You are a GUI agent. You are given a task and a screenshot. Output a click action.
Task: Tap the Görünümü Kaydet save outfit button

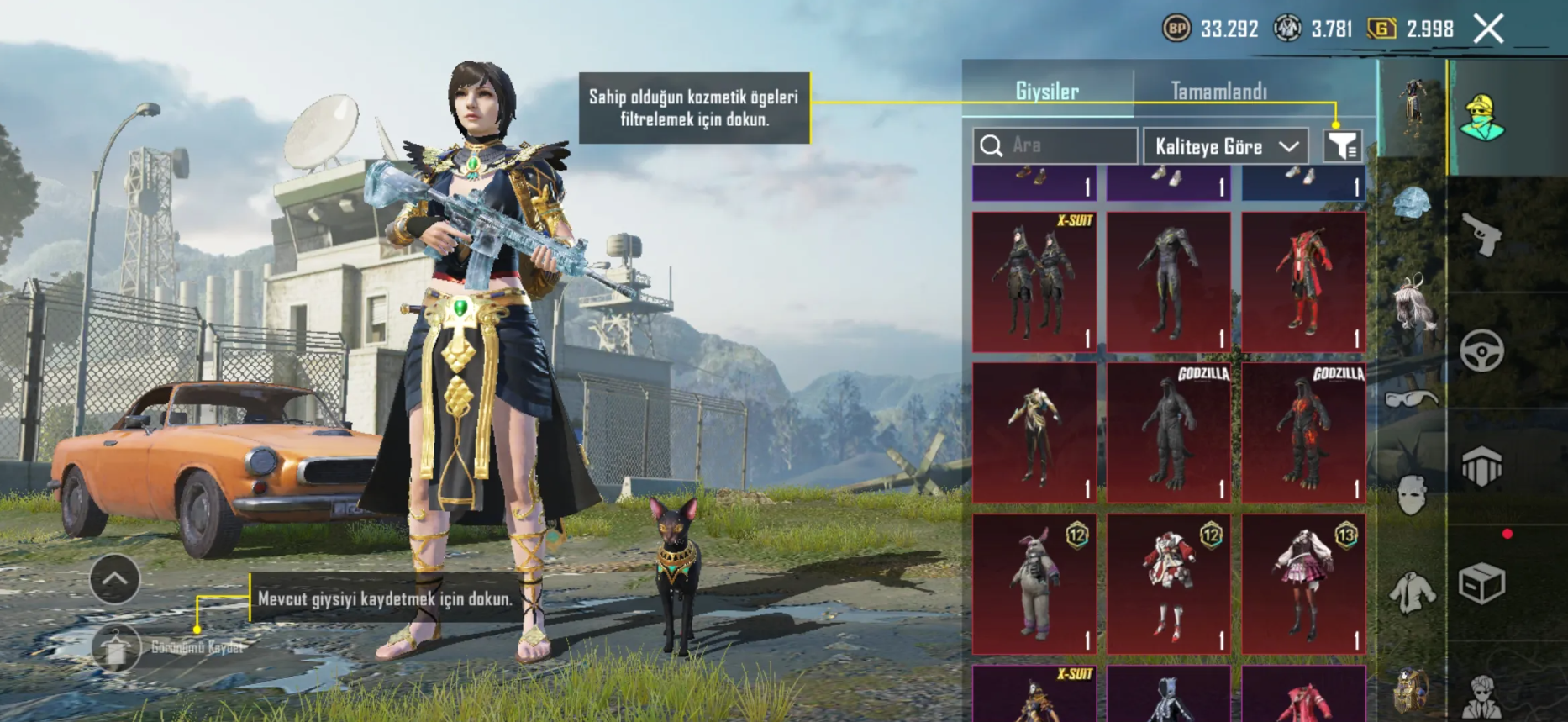[x=116, y=647]
